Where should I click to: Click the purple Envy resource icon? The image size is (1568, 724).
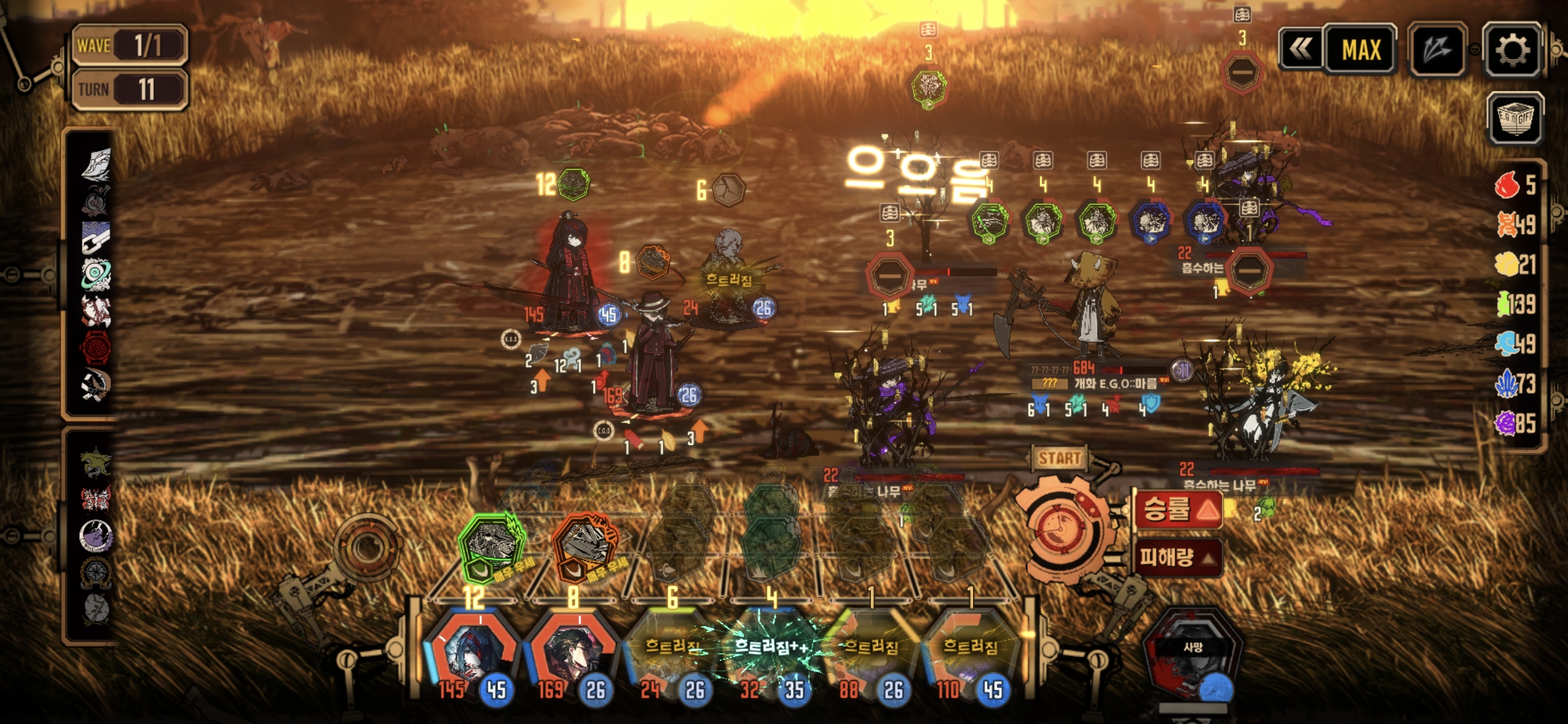[x=1506, y=423]
